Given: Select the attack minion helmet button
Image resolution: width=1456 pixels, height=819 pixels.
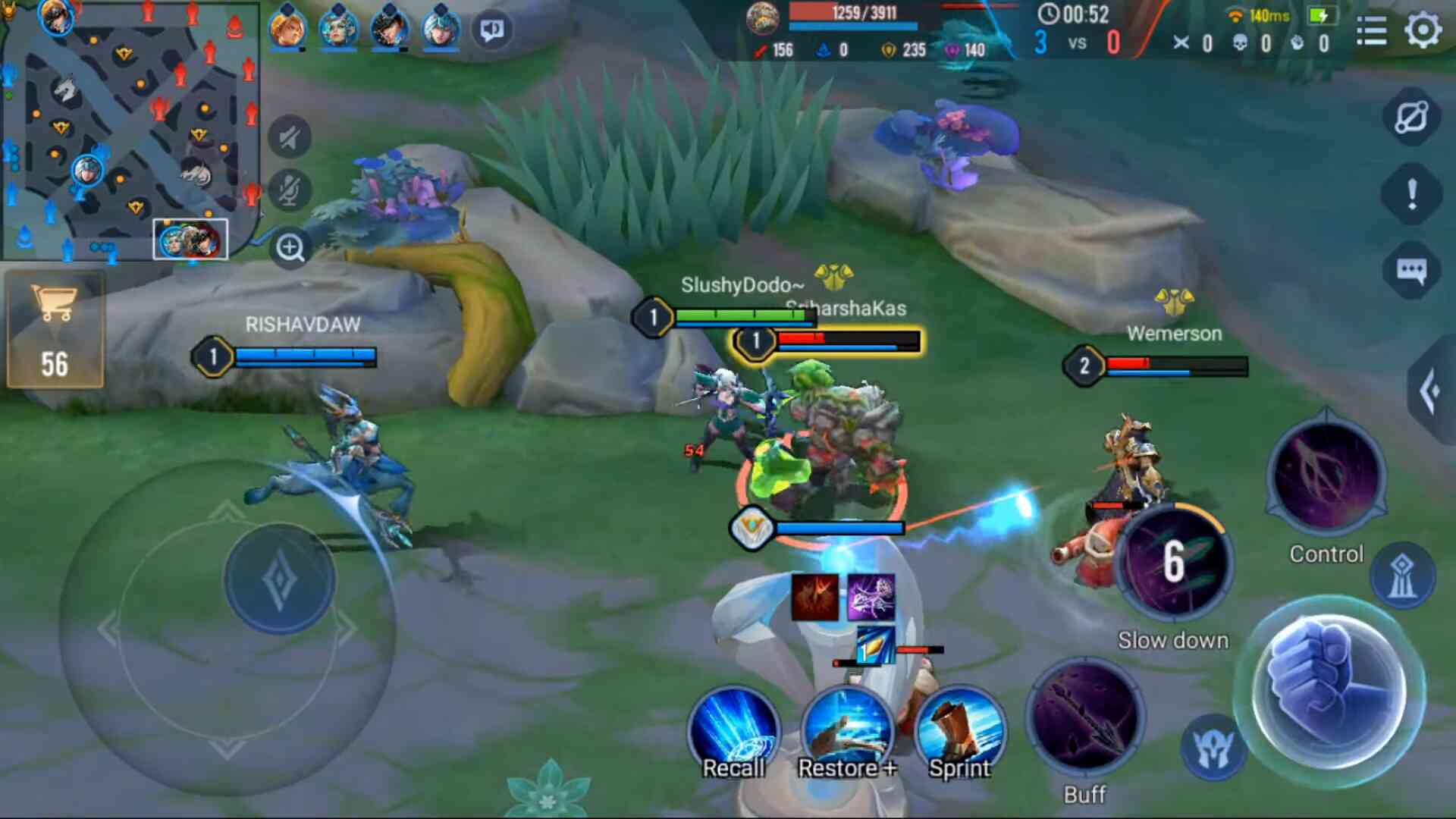Looking at the screenshot, I should point(1213,748).
